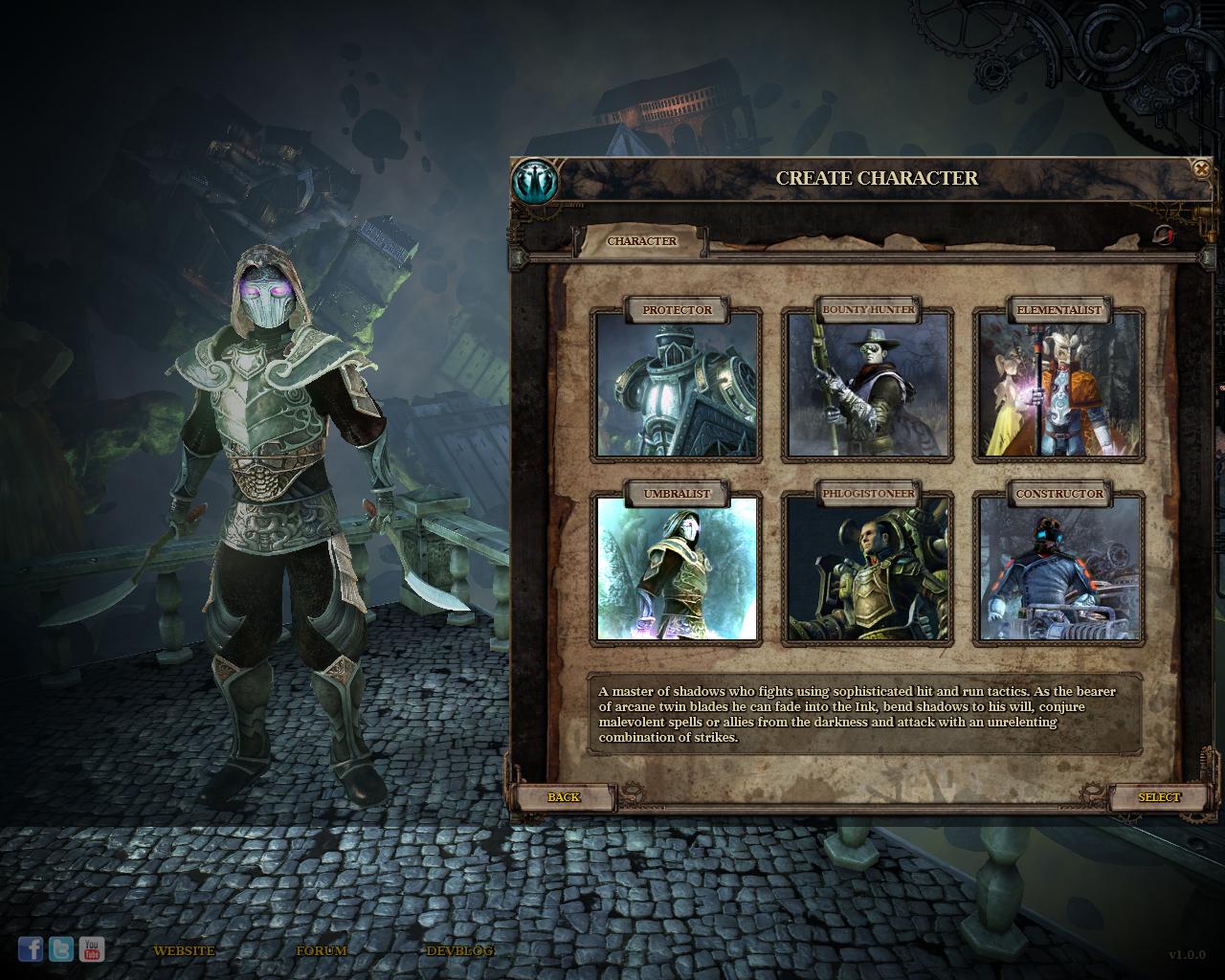Open the Facebook page link
Viewport: 1225px width, 980px height.
31,948
